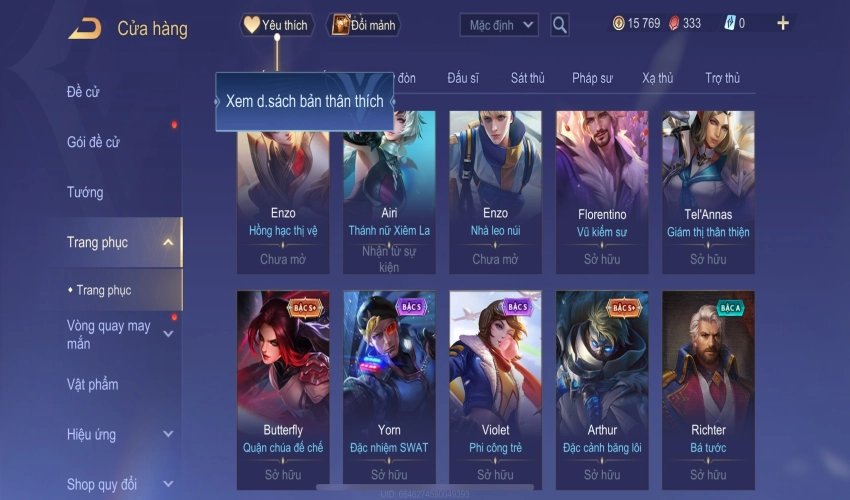Screen dimensions: 850x500
Task: Select the Florentino Vũ kiếm sư skin card
Action: 601,190
